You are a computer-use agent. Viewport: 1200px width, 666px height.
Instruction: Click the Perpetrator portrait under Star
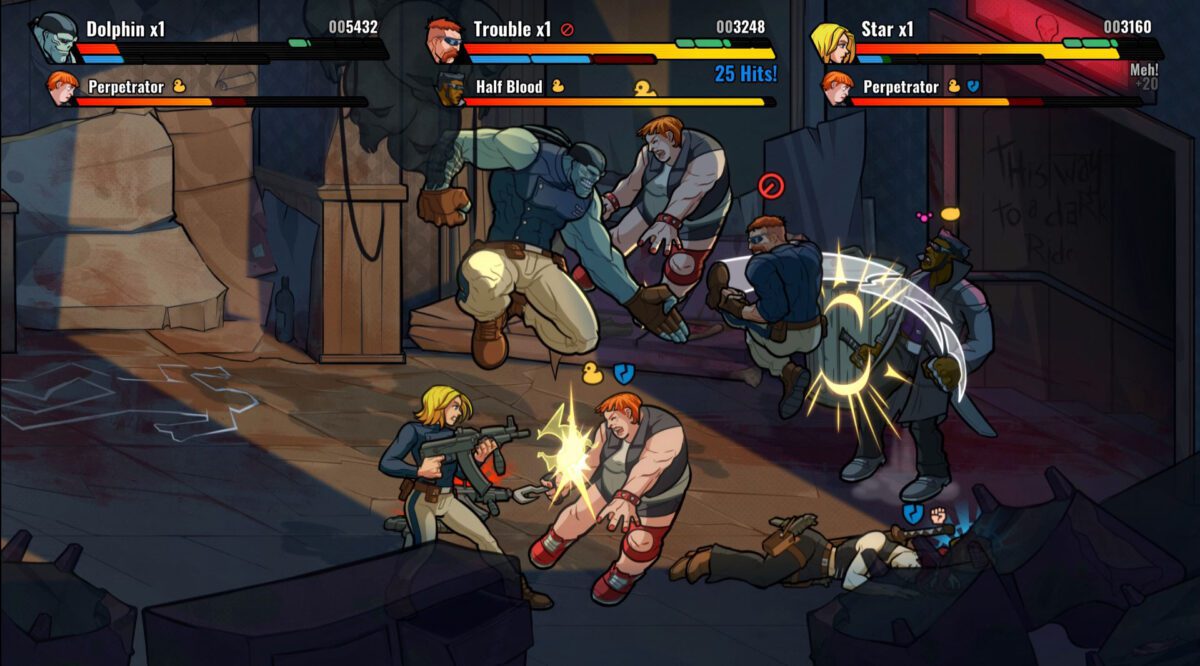pos(838,89)
